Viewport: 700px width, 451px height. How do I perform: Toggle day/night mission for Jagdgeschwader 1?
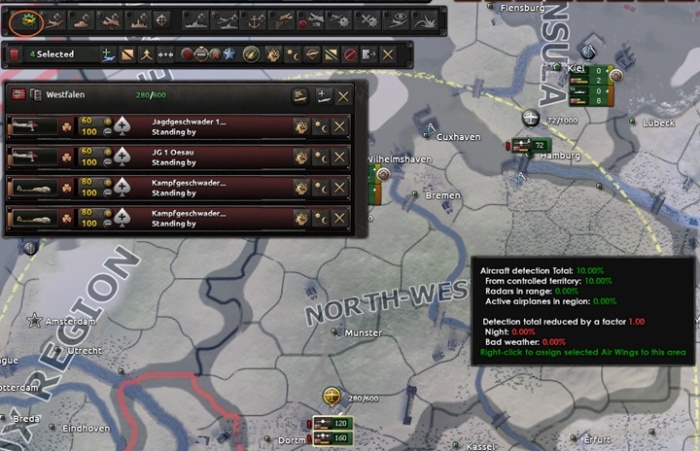click(320, 126)
